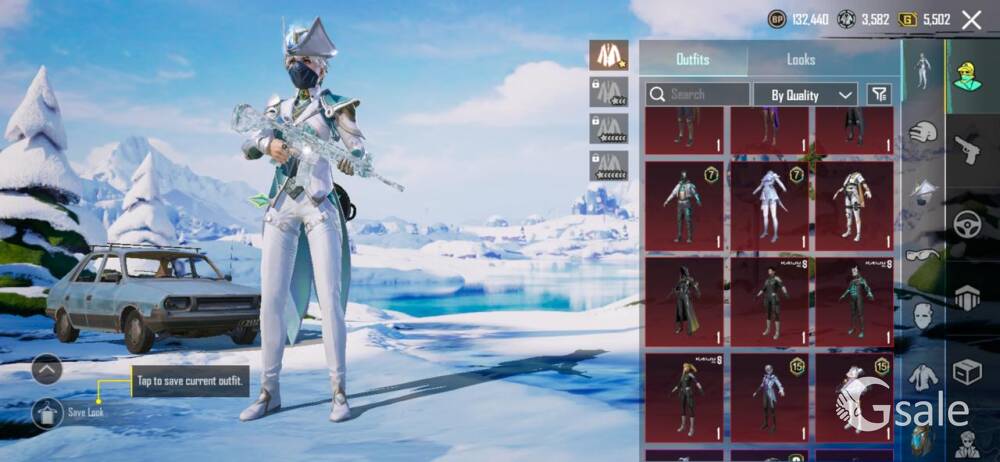Choose the pirate hat category
Screen dimensions: 1000x462
[923, 190]
